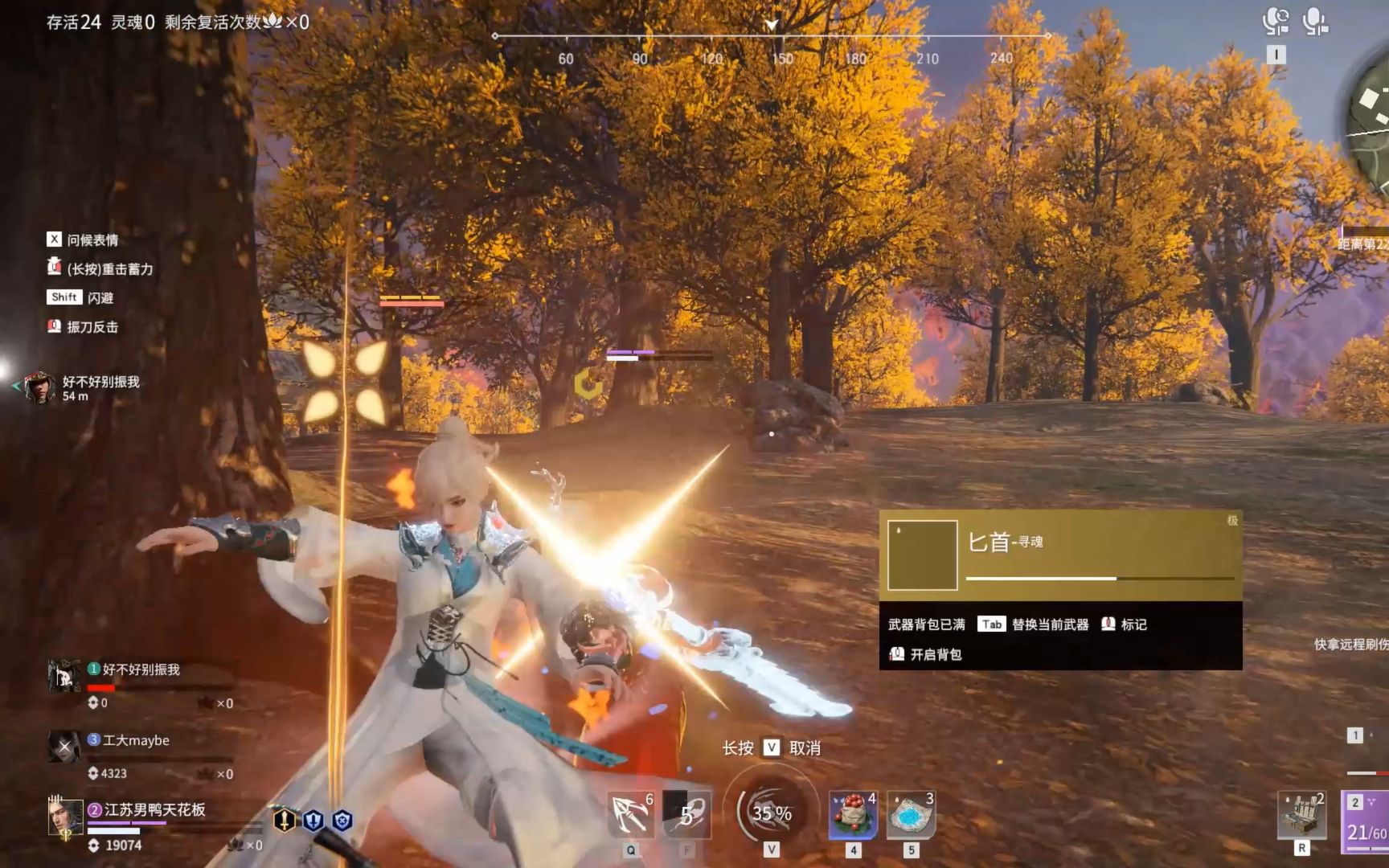
Task: Click the blue shield-with-sword buff icon
Action: coord(313,821)
